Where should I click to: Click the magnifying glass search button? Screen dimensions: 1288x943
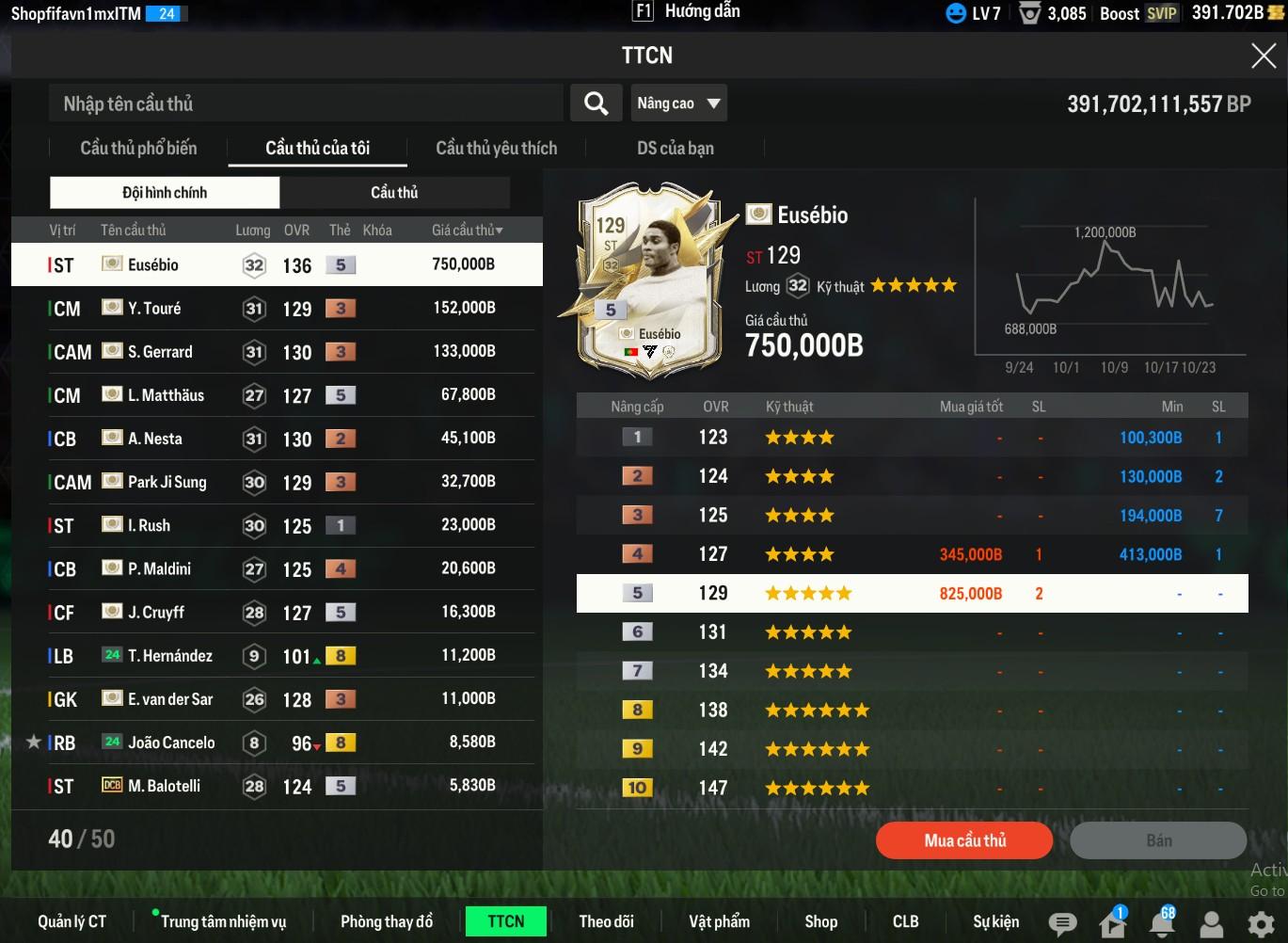coord(596,104)
